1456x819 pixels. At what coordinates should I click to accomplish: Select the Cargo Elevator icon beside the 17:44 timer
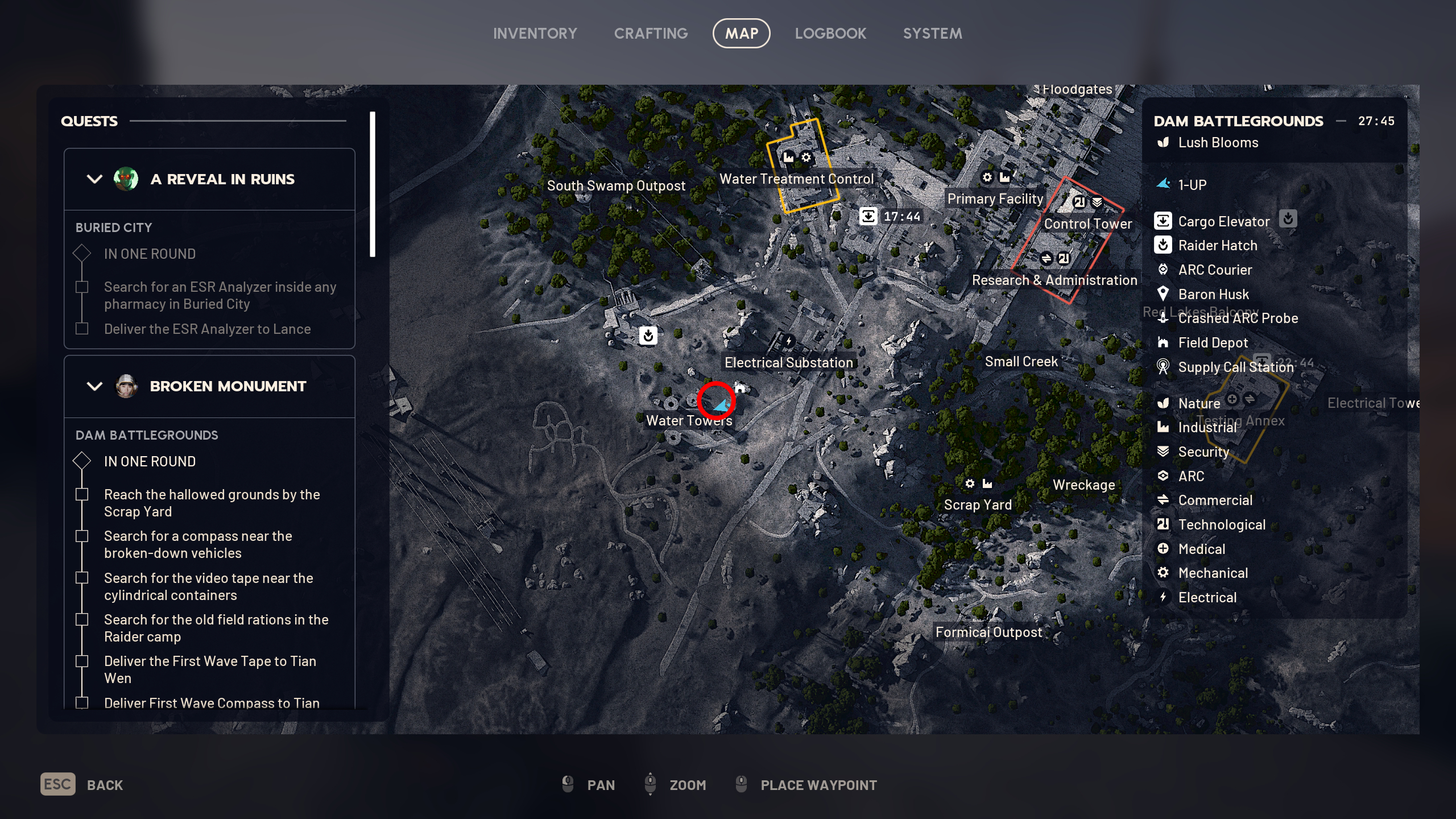coord(869,216)
